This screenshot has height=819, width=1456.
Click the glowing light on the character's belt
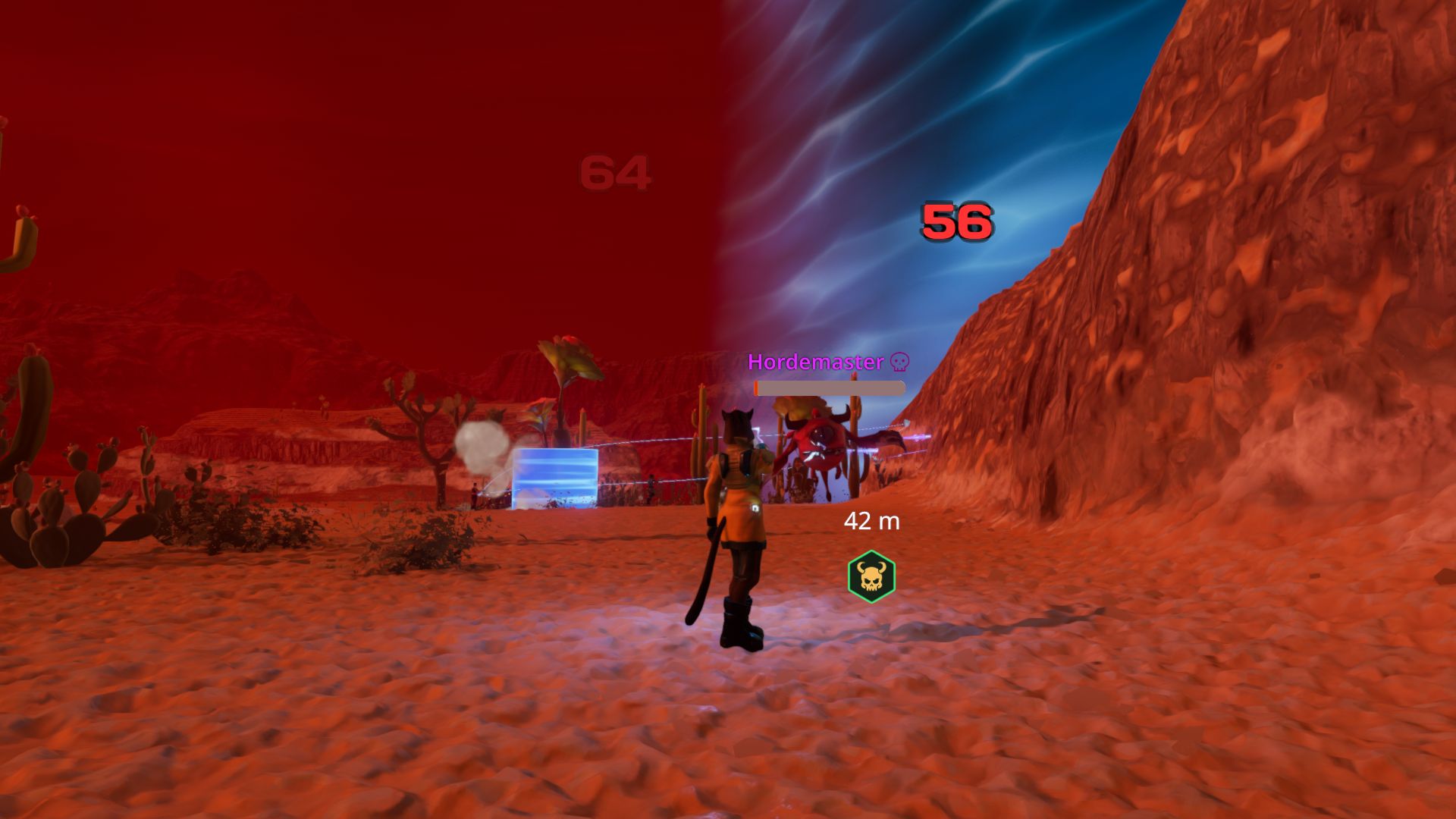pyautogui.click(x=756, y=507)
